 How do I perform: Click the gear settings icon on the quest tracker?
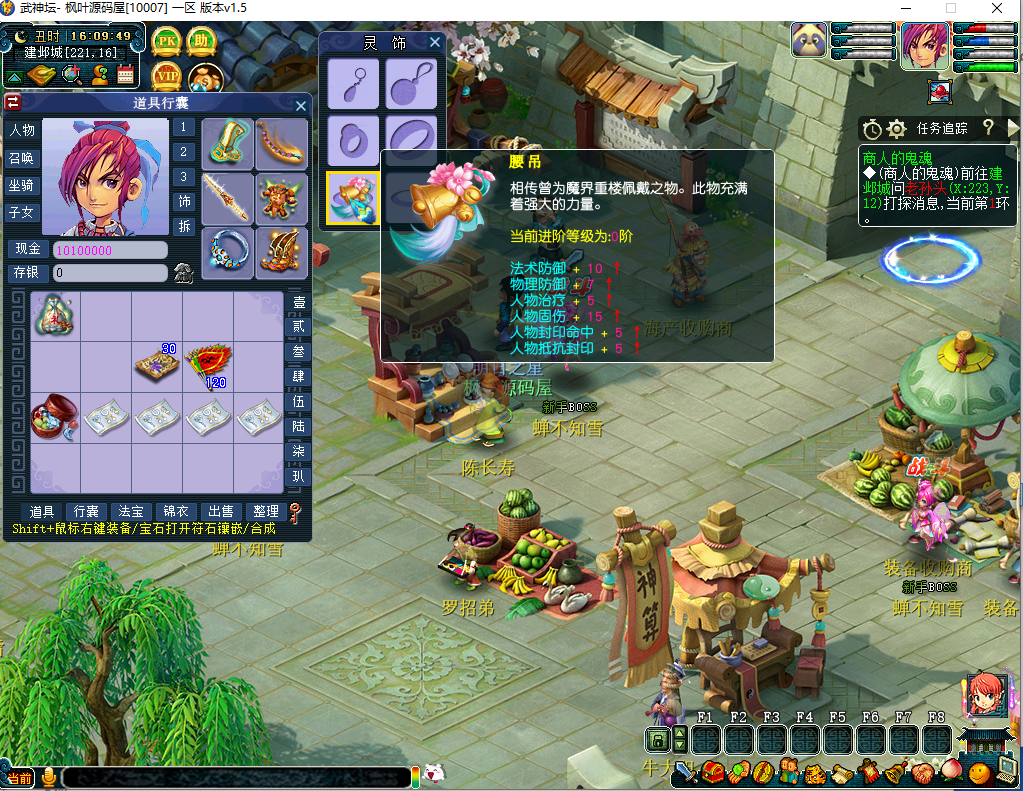(896, 129)
